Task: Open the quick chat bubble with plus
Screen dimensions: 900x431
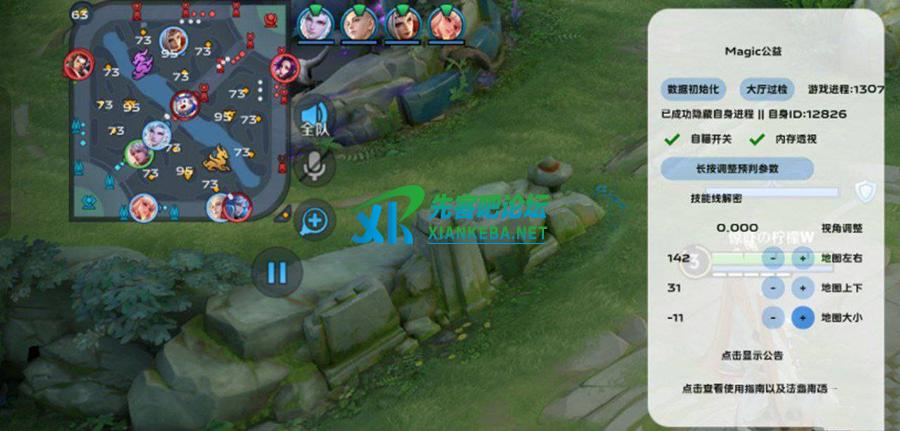Action: click(x=315, y=220)
